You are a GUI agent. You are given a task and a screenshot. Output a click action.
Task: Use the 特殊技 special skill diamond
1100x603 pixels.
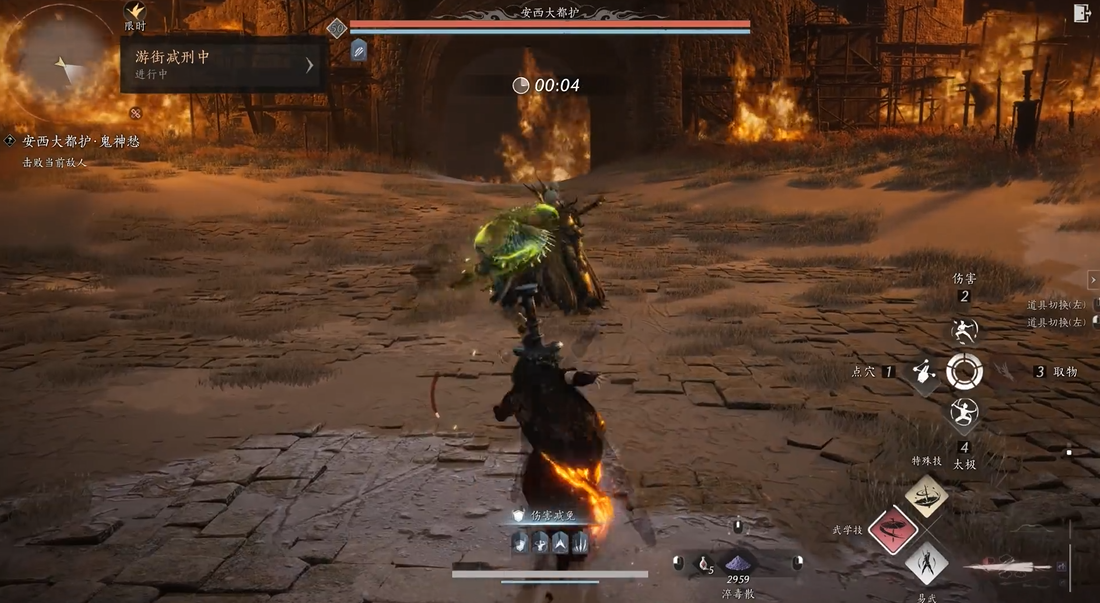(x=927, y=496)
